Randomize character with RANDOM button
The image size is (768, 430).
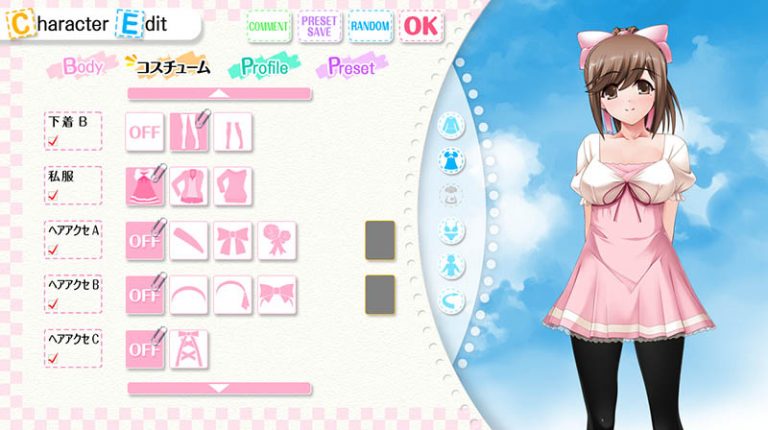coord(370,25)
